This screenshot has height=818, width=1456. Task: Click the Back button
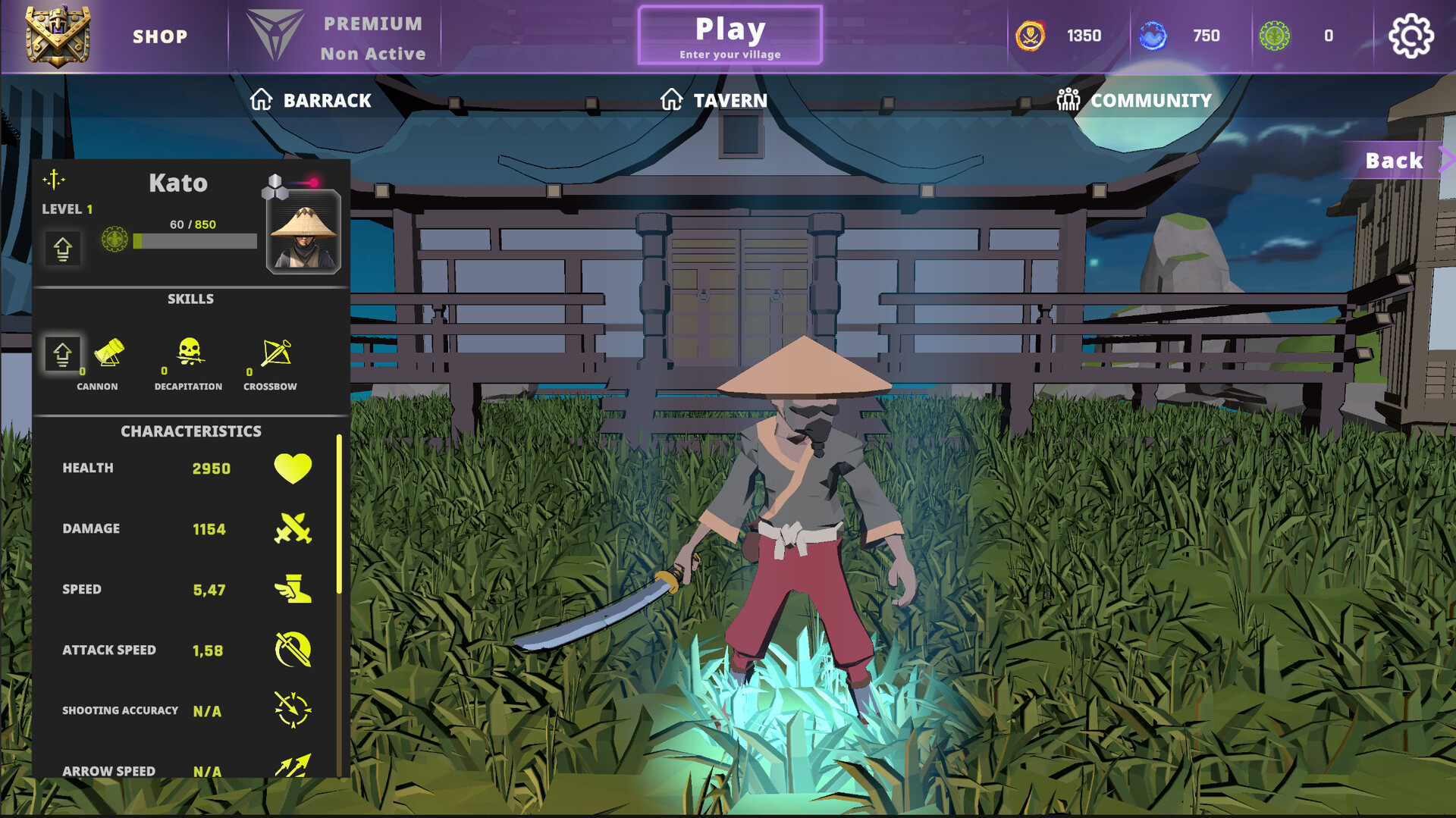coord(1393,160)
